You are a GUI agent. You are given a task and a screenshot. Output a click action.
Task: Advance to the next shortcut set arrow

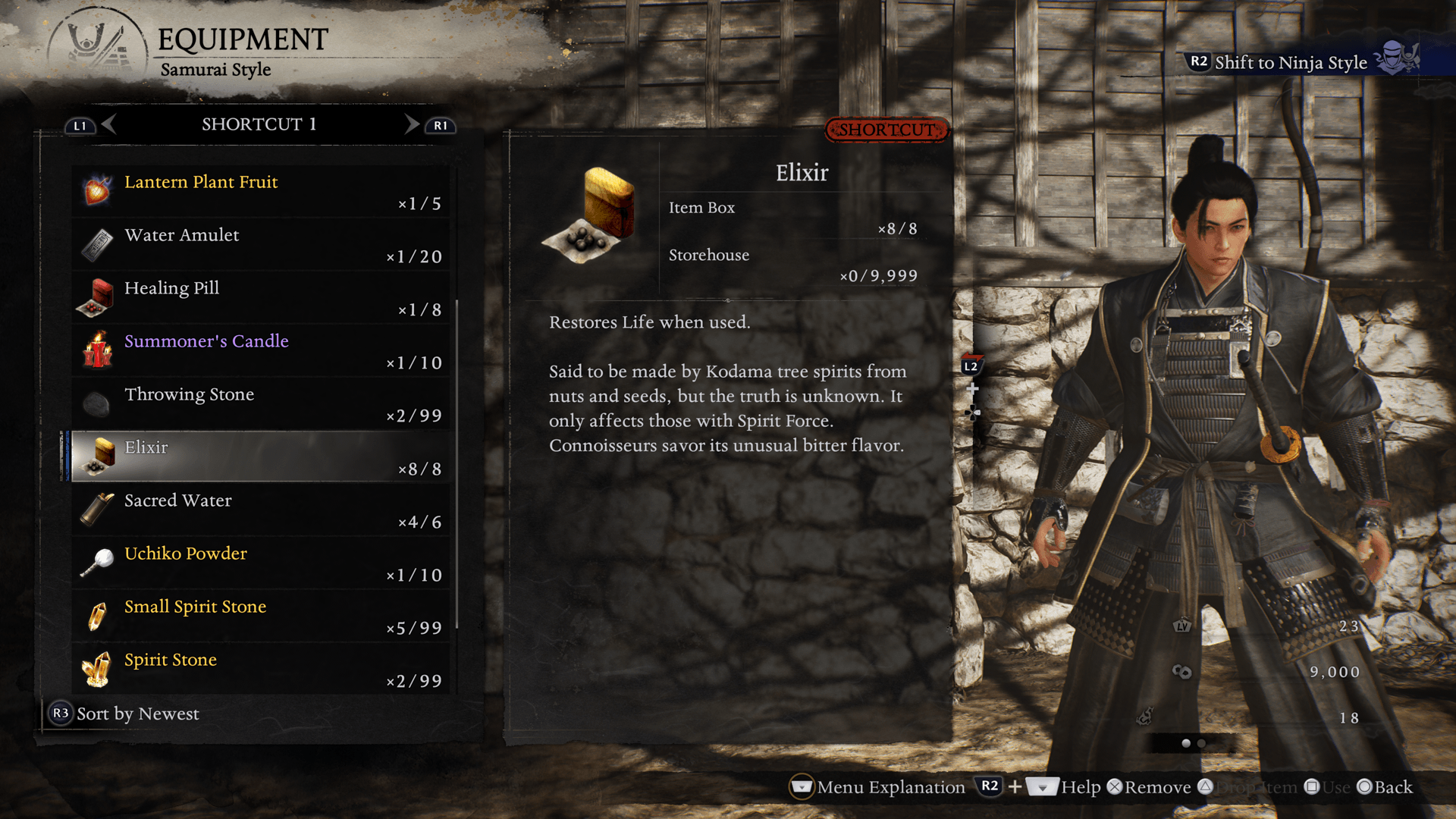[412, 124]
